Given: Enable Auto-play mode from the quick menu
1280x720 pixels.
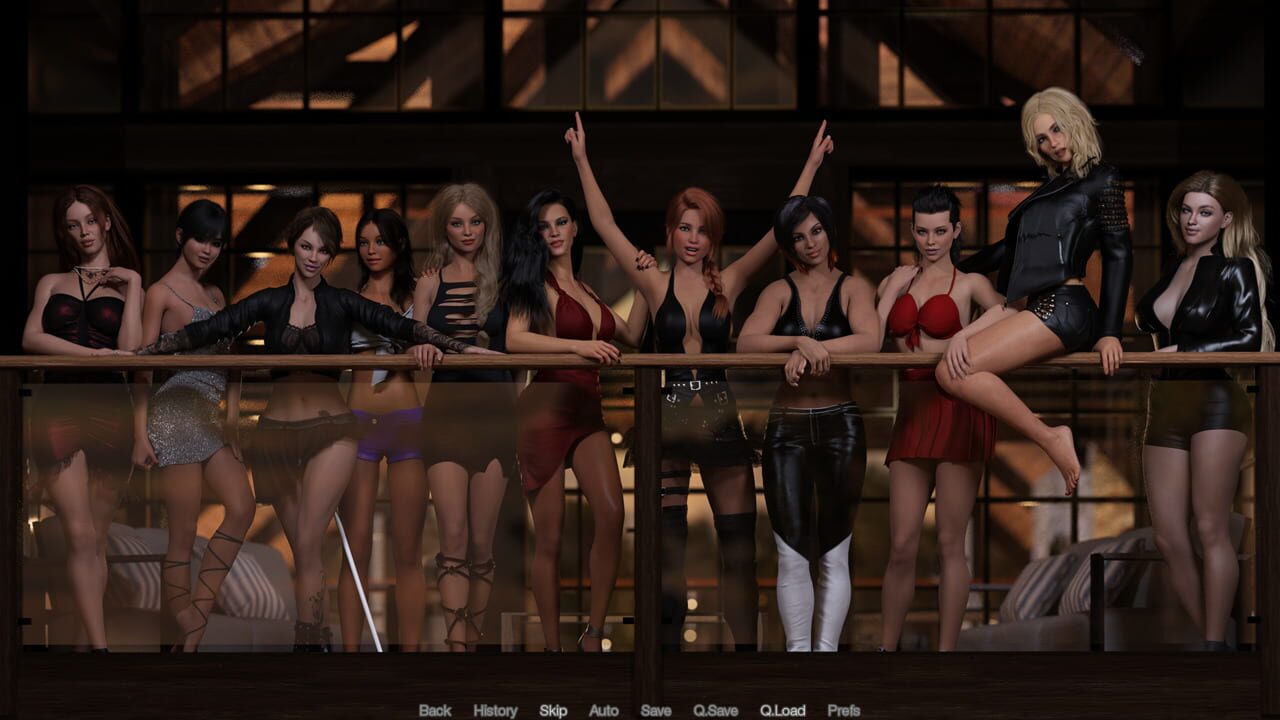Looking at the screenshot, I should tap(604, 710).
